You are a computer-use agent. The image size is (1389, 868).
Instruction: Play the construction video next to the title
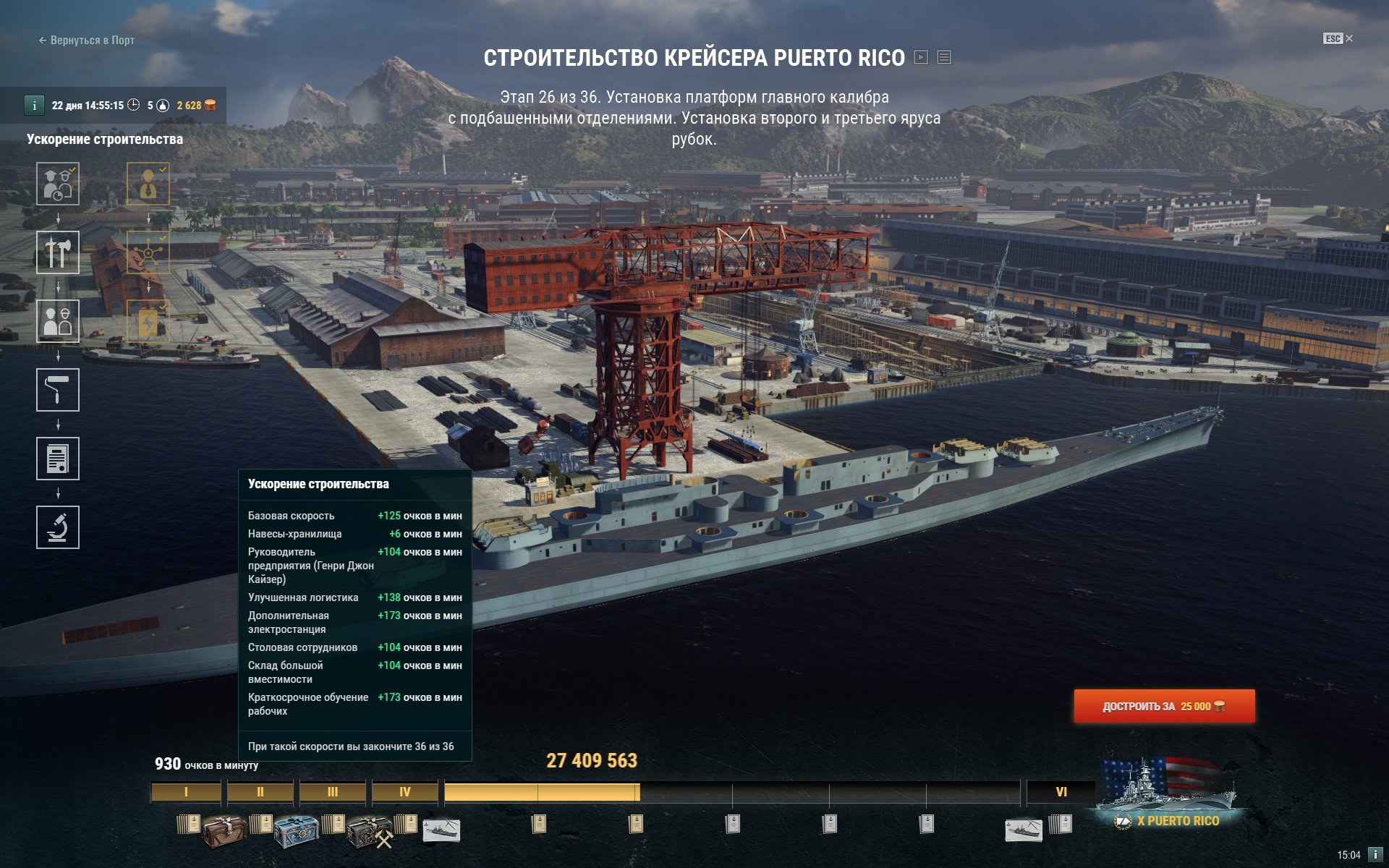point(921,57)
